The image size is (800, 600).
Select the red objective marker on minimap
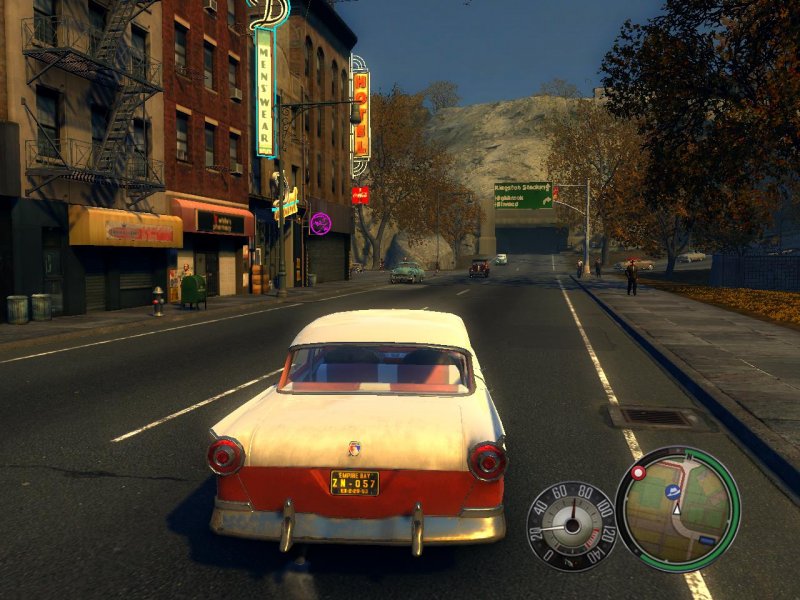point(639,472)
